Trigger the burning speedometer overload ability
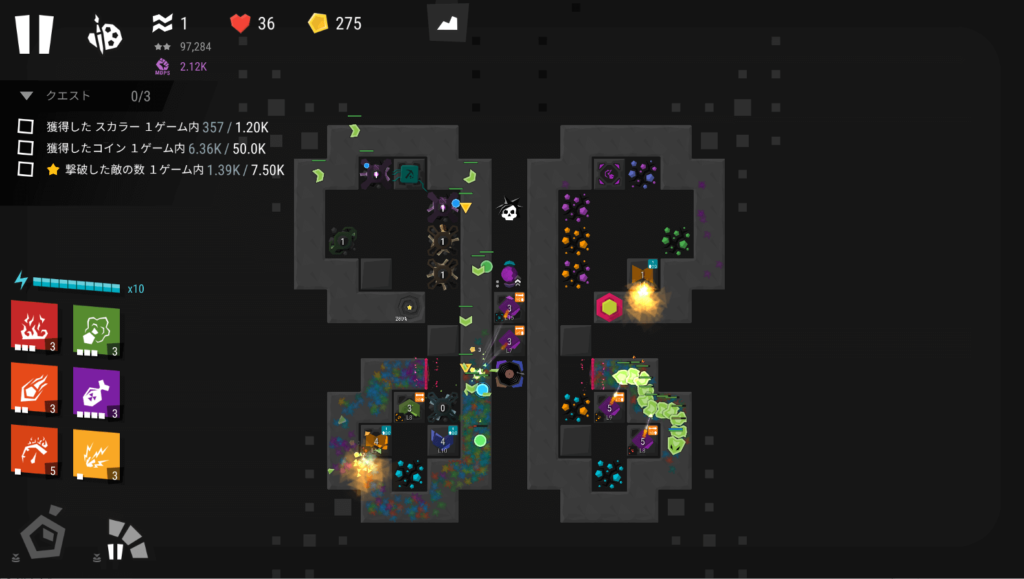Viewport: 1024px width, 579px height. pos(34,451)
